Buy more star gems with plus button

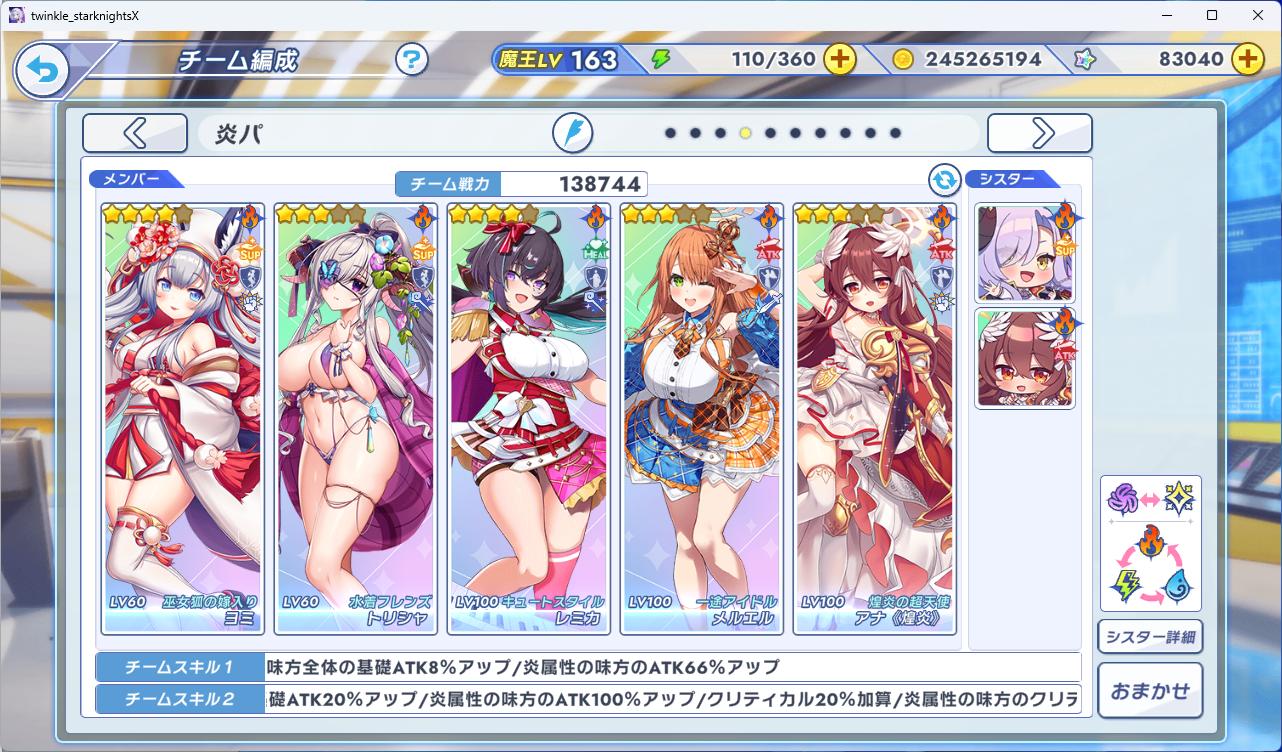(1247, 59)
